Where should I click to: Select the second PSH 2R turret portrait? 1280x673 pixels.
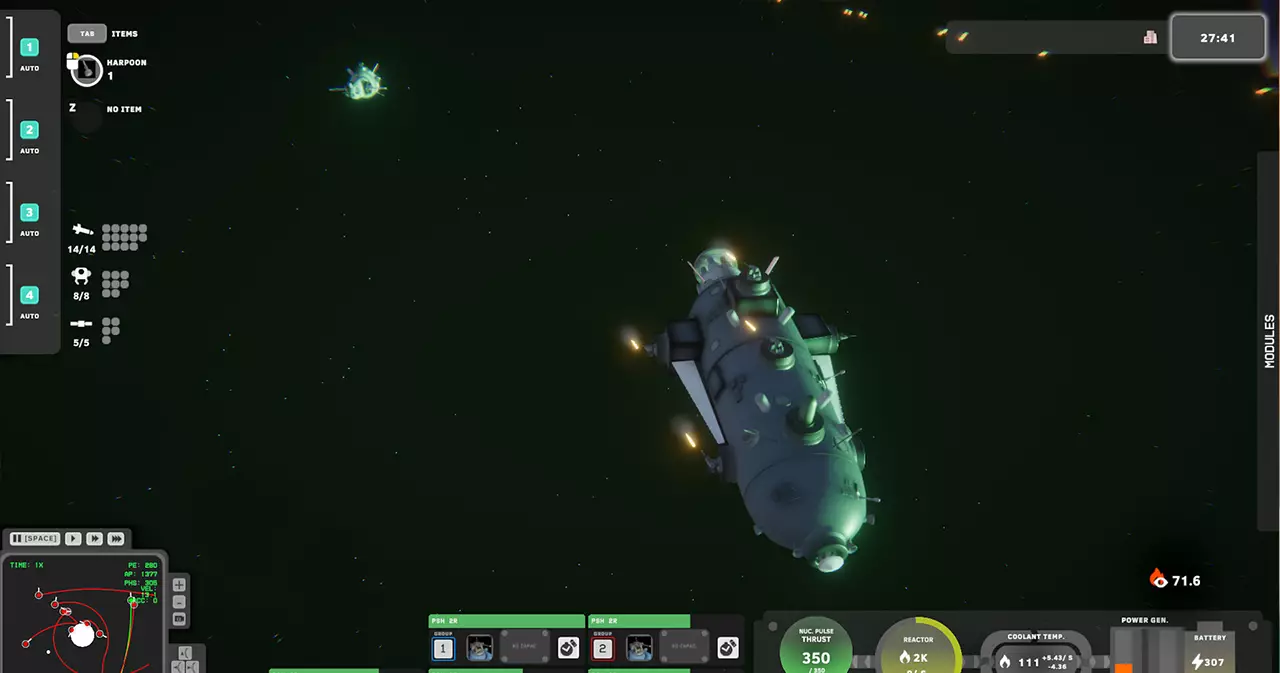point(640,648)
